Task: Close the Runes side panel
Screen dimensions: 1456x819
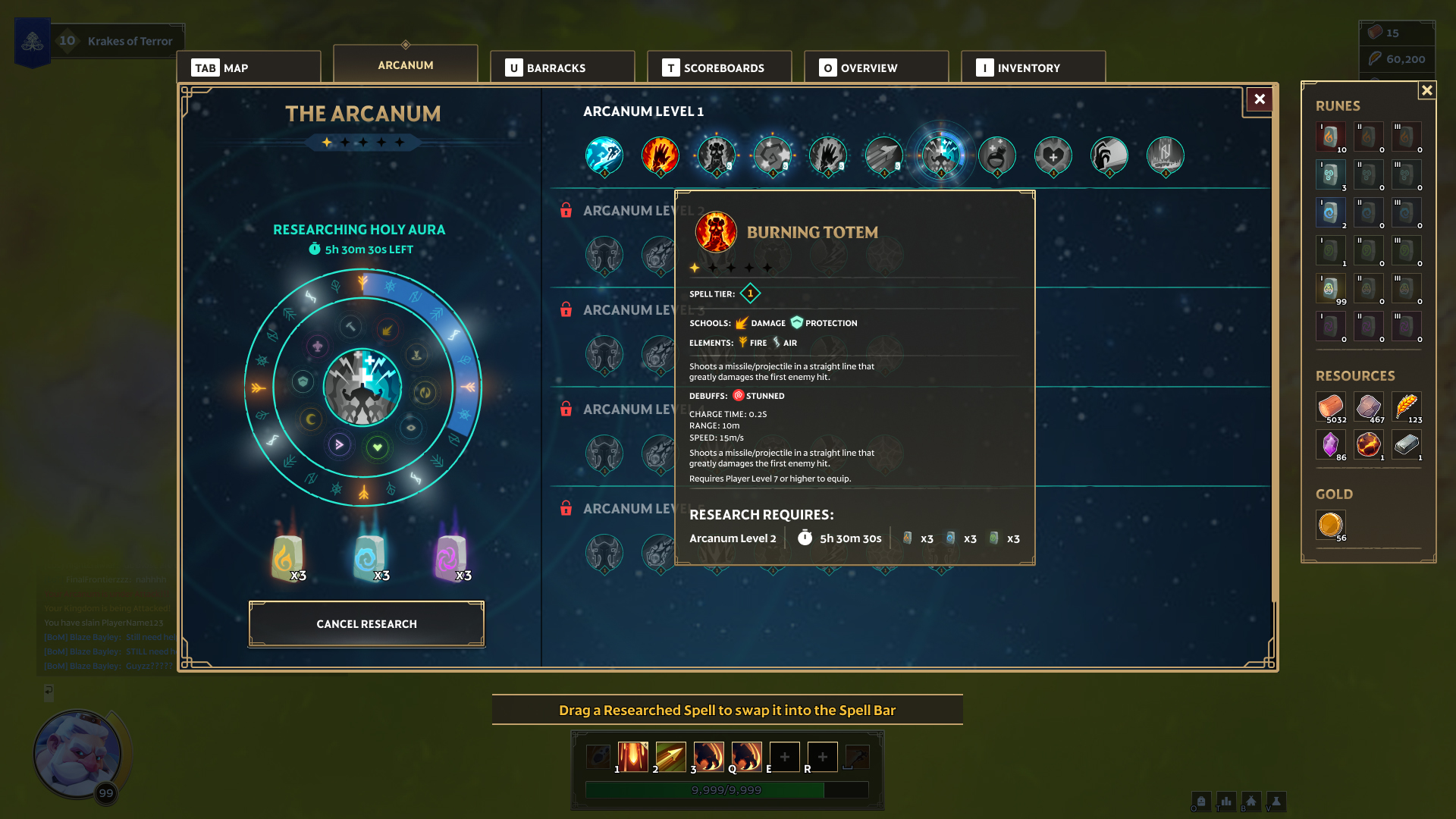Action: click(1426, 90)
